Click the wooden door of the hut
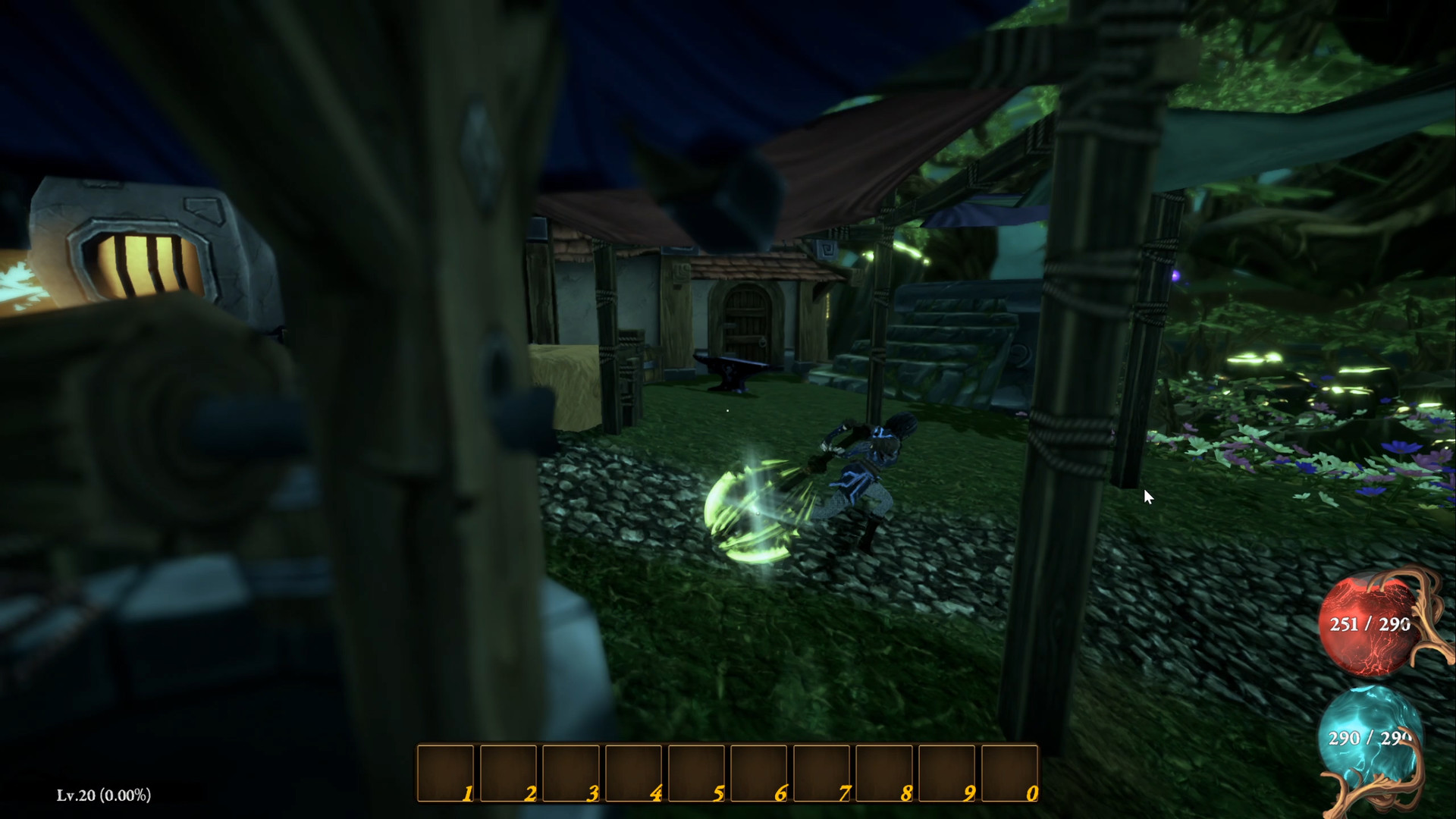 click(x=747, y=318)
